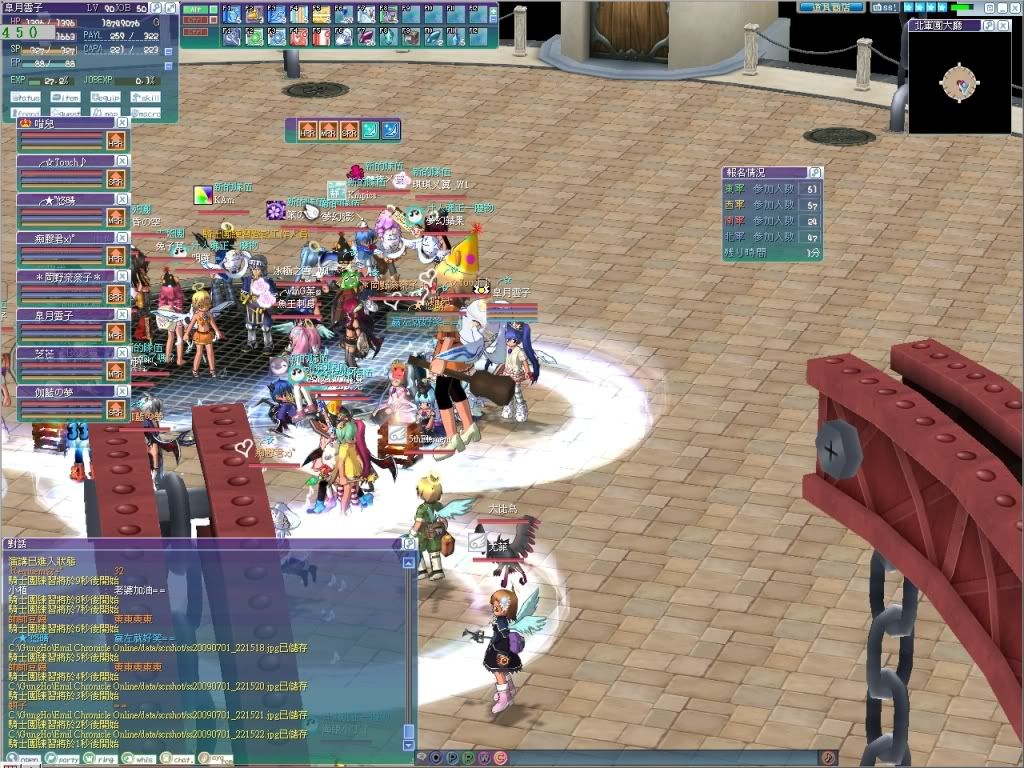Activate the SPR buff icon on floating bar
The image size is (1024, 768).
pos(350,131)
